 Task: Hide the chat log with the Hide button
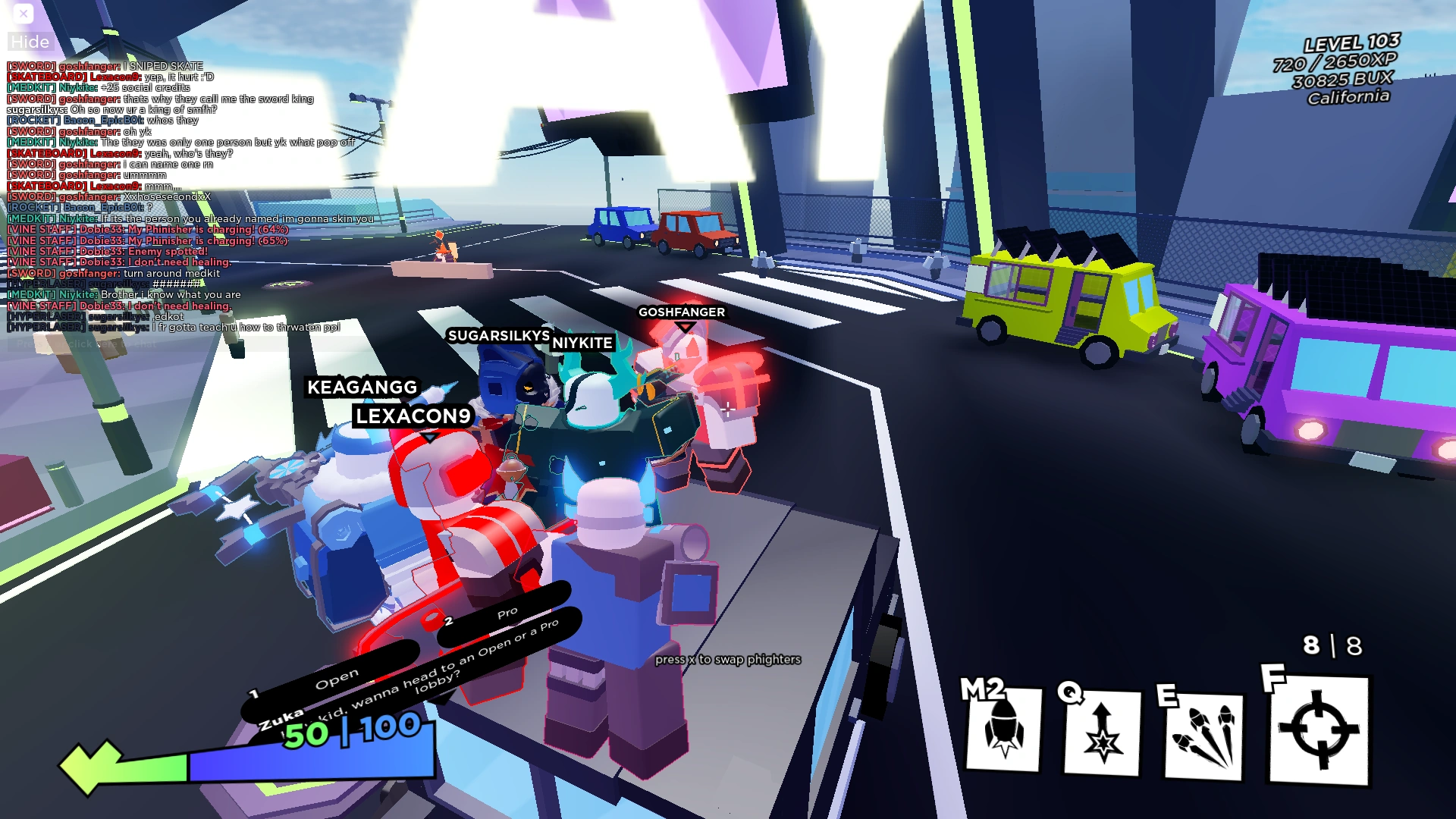coord(30,42)
